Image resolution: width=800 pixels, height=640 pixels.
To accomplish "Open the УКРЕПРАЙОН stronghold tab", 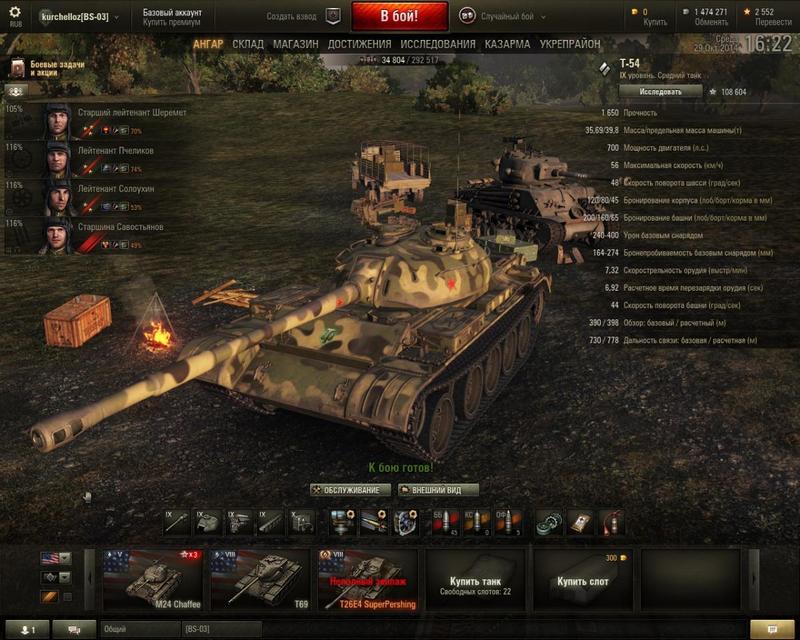I will [570, 45].
